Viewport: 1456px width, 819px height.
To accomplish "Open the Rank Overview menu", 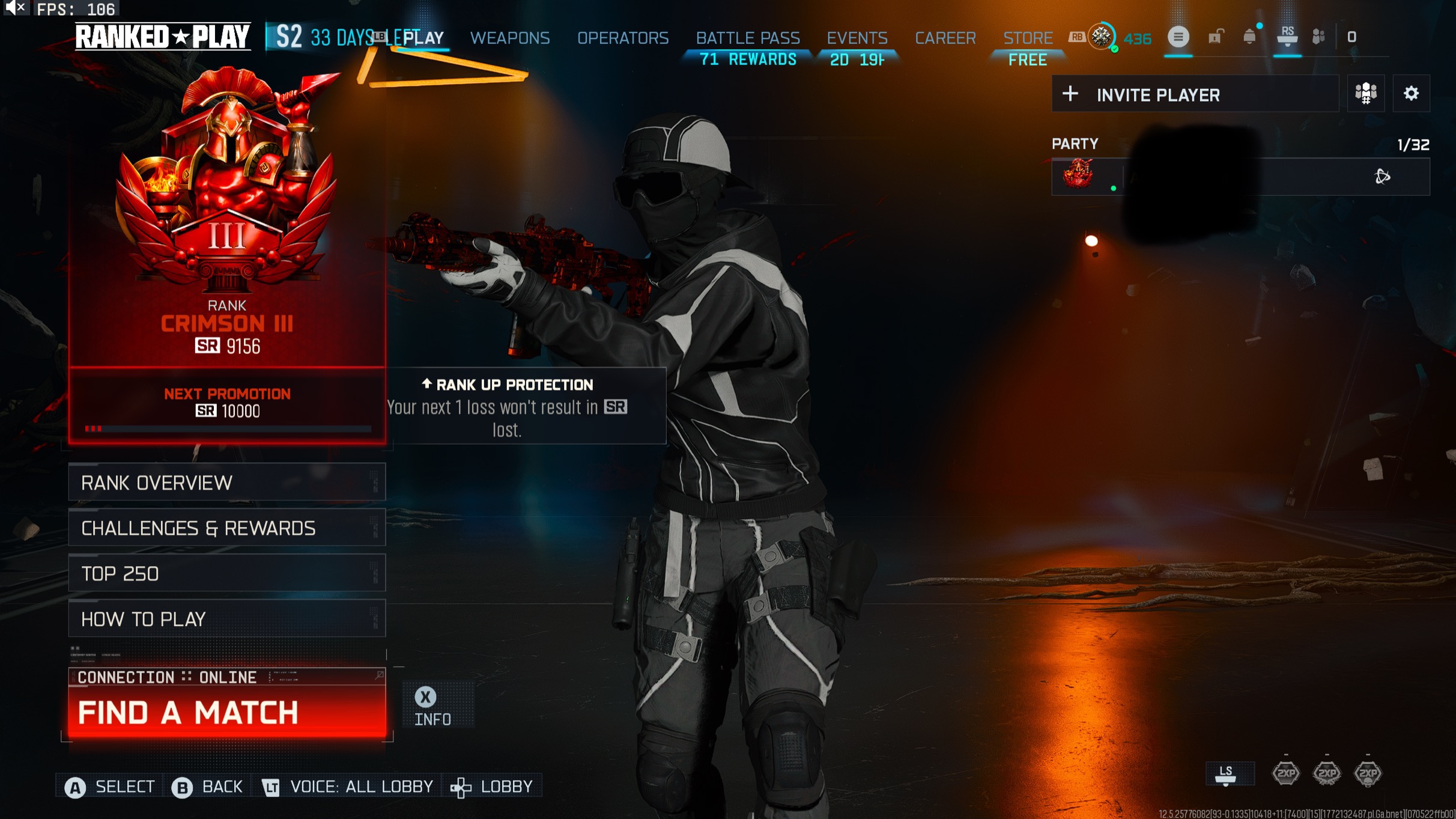I will [226, 483].
